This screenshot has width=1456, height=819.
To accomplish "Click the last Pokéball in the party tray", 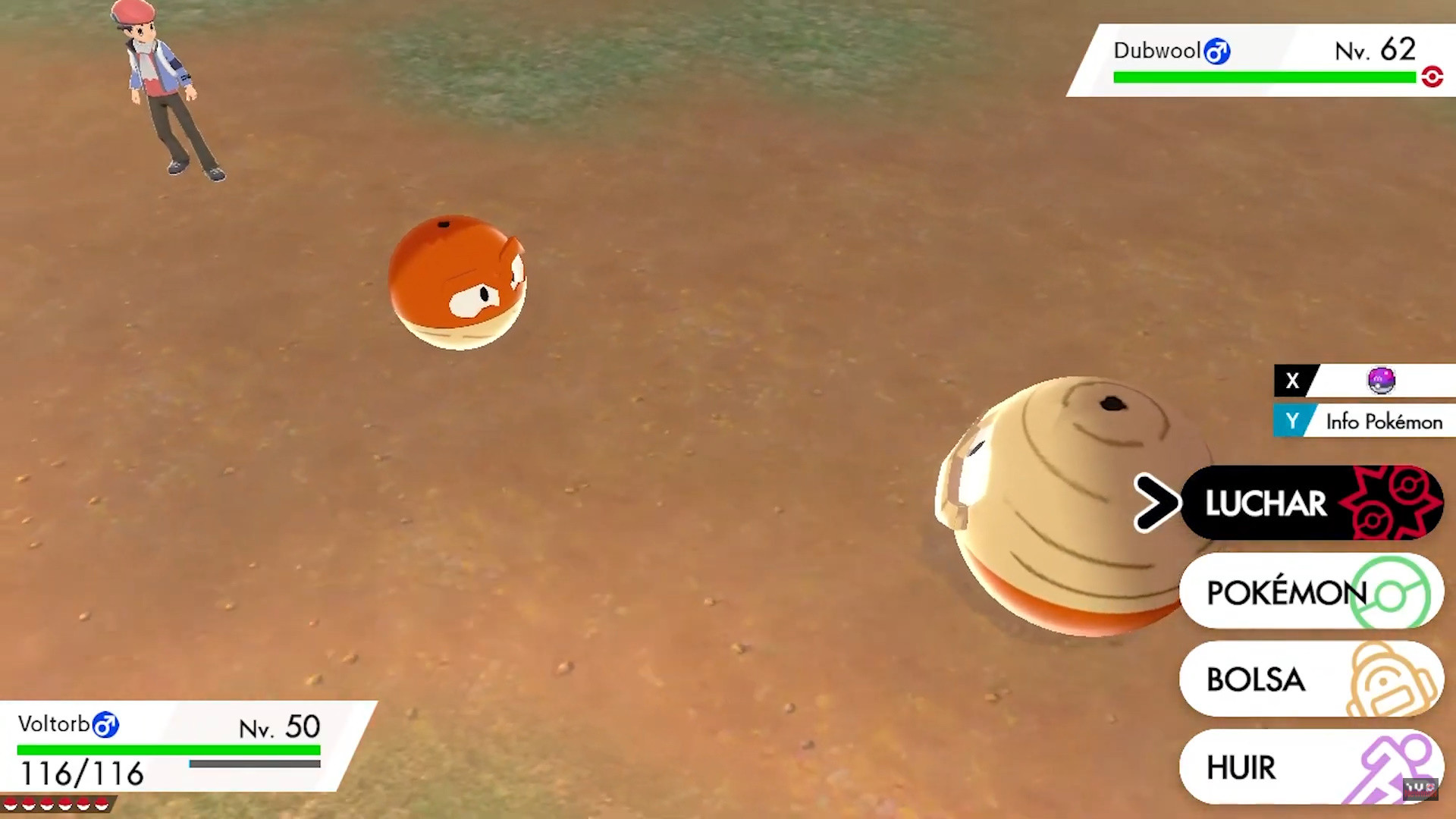I will coord(102,804).
